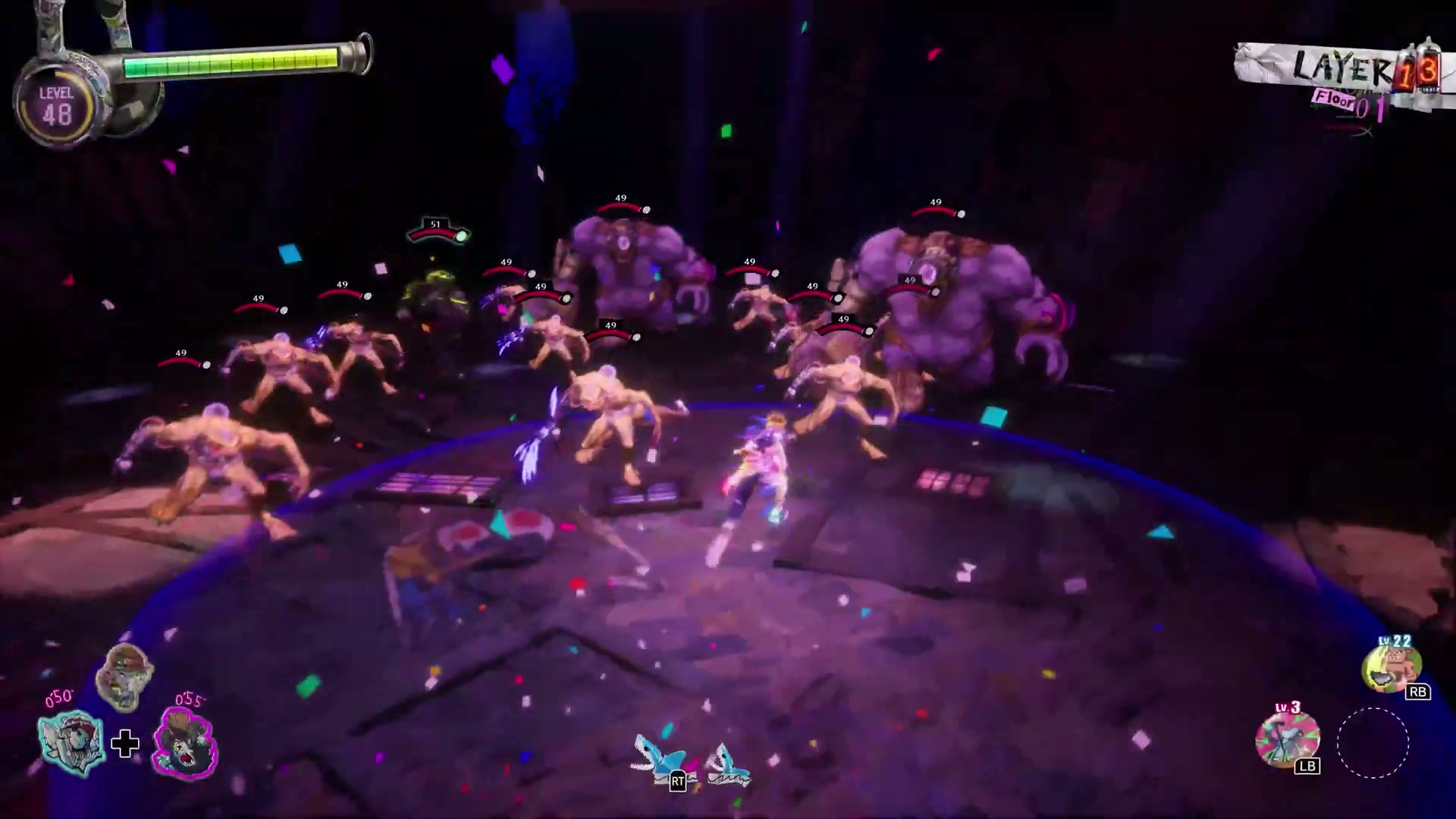Select the empty dashed-circle skill slot
The width and height of the screenshot is (1456, 819).
click(1373, 743)
